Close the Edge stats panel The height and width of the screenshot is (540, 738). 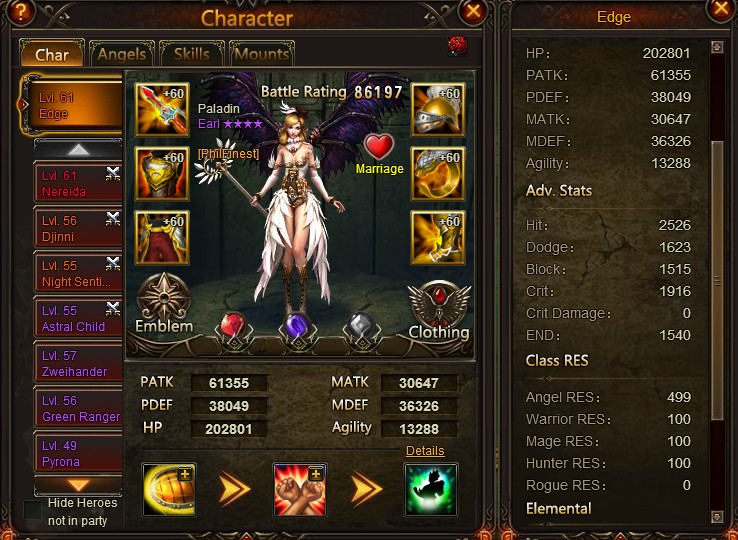[719, 11]
